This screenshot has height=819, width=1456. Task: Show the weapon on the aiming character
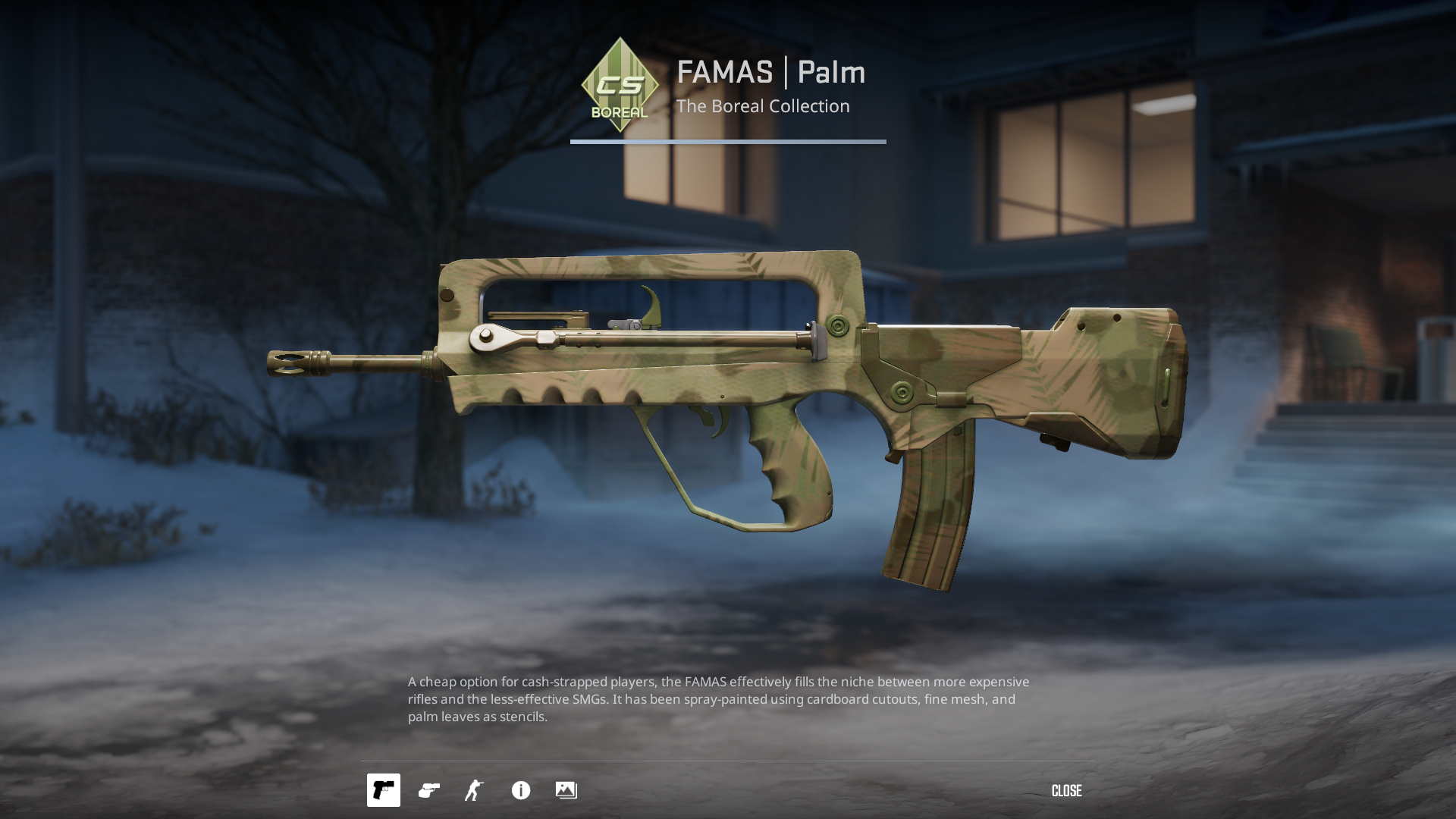[x=474, y=790]
